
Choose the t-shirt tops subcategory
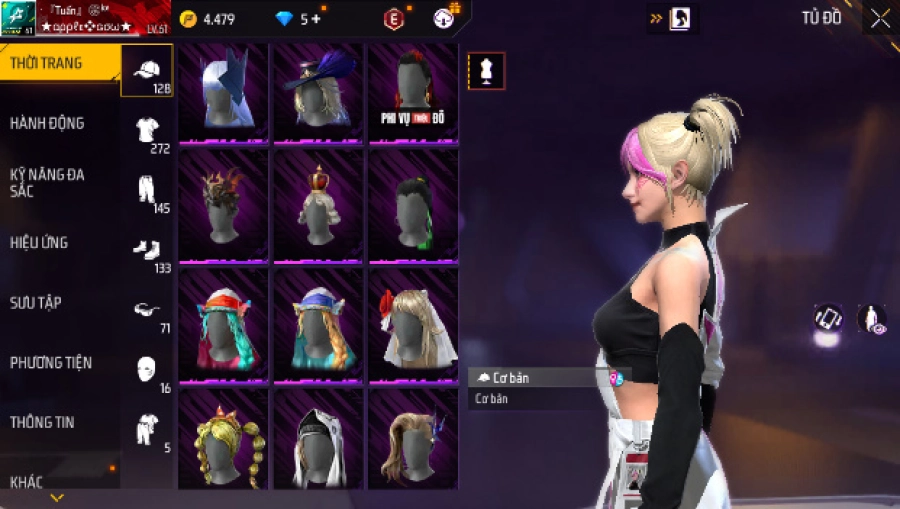pyautogui.click(x=147, y=130)
